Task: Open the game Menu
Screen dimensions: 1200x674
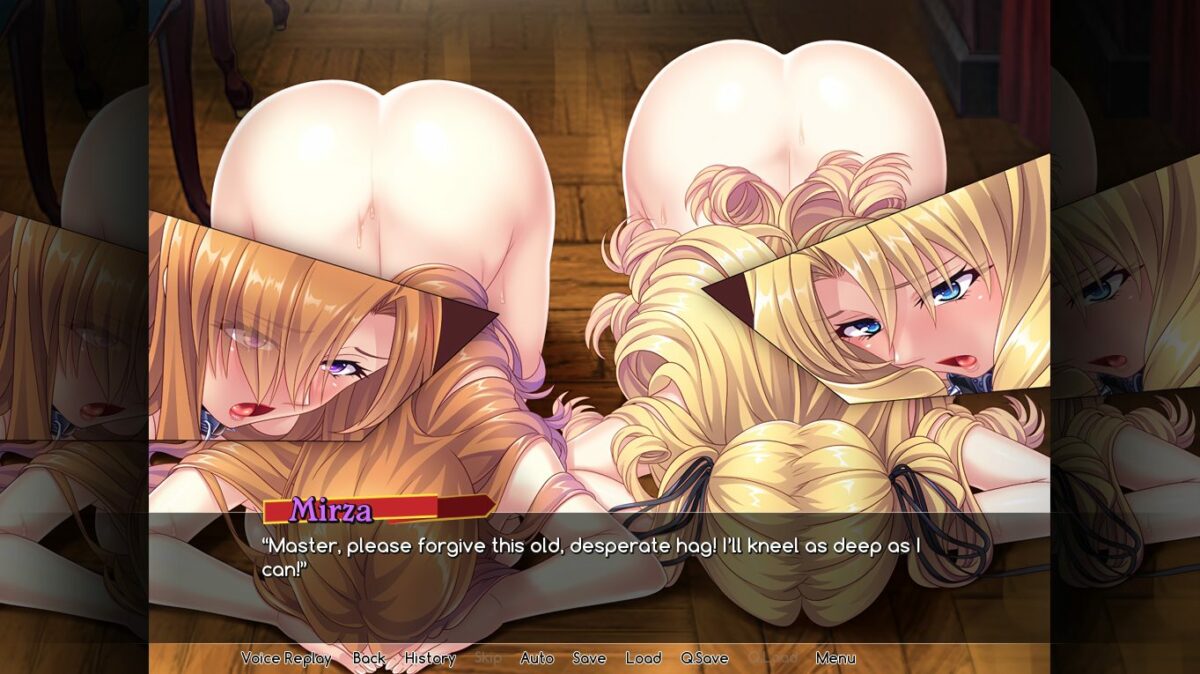Action: point(835,658)
